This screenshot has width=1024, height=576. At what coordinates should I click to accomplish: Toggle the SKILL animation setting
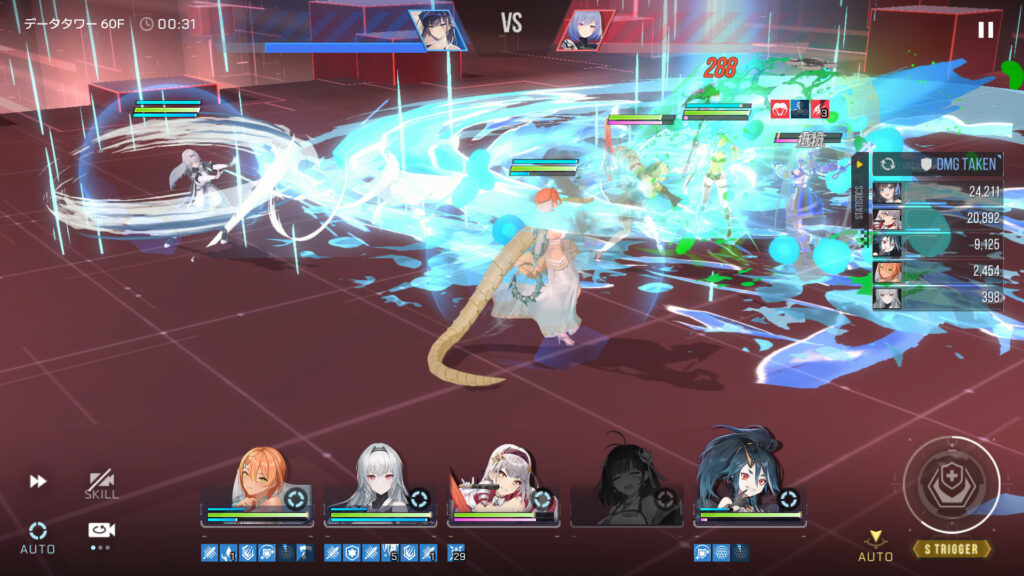(x=101, y=485)
